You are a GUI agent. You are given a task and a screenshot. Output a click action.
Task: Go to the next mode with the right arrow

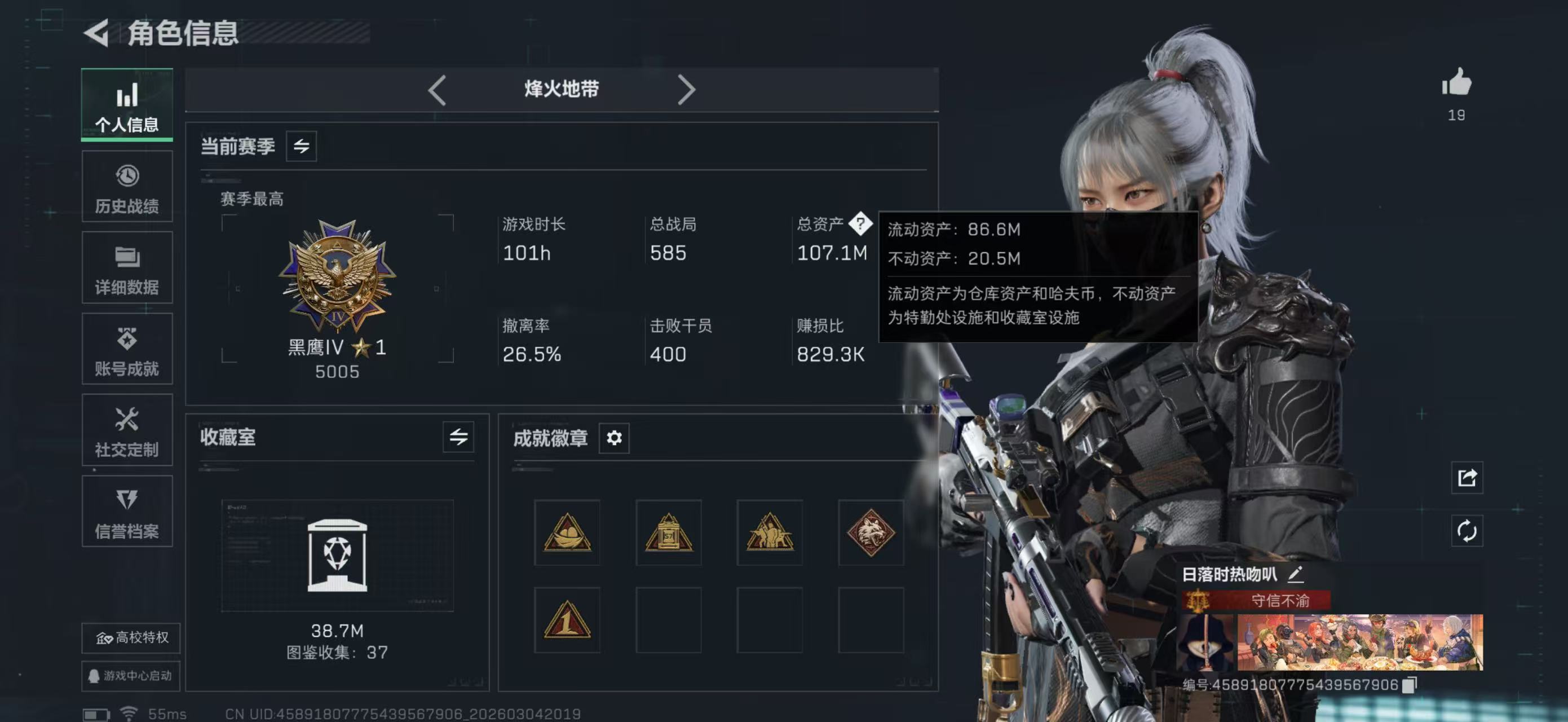pyautogui.click(x=688, y=89)
